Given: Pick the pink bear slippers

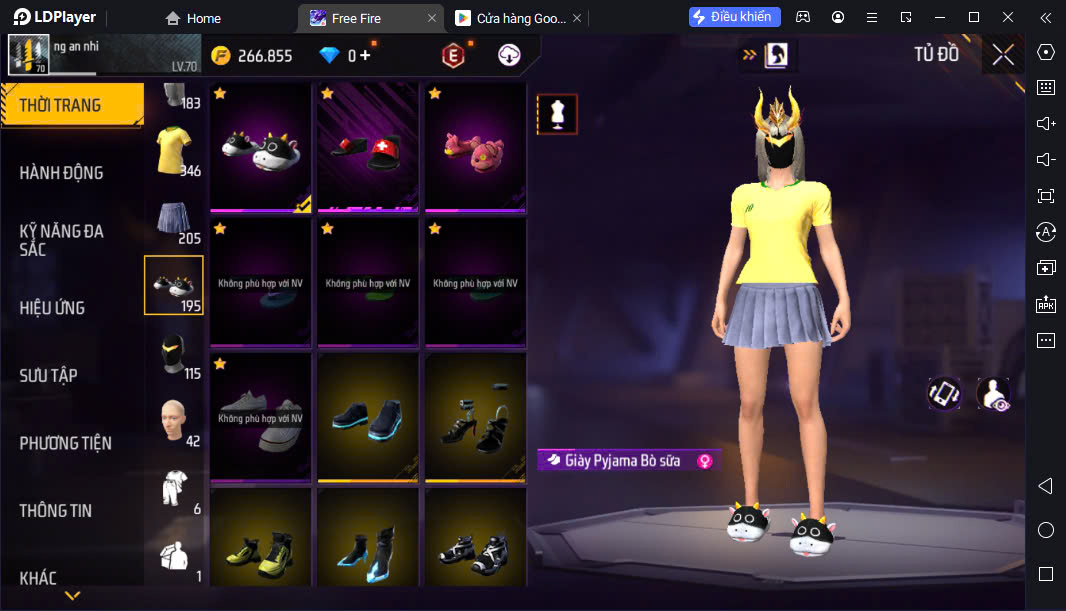Looking at the screenshot, I should (x=475, y=147).
